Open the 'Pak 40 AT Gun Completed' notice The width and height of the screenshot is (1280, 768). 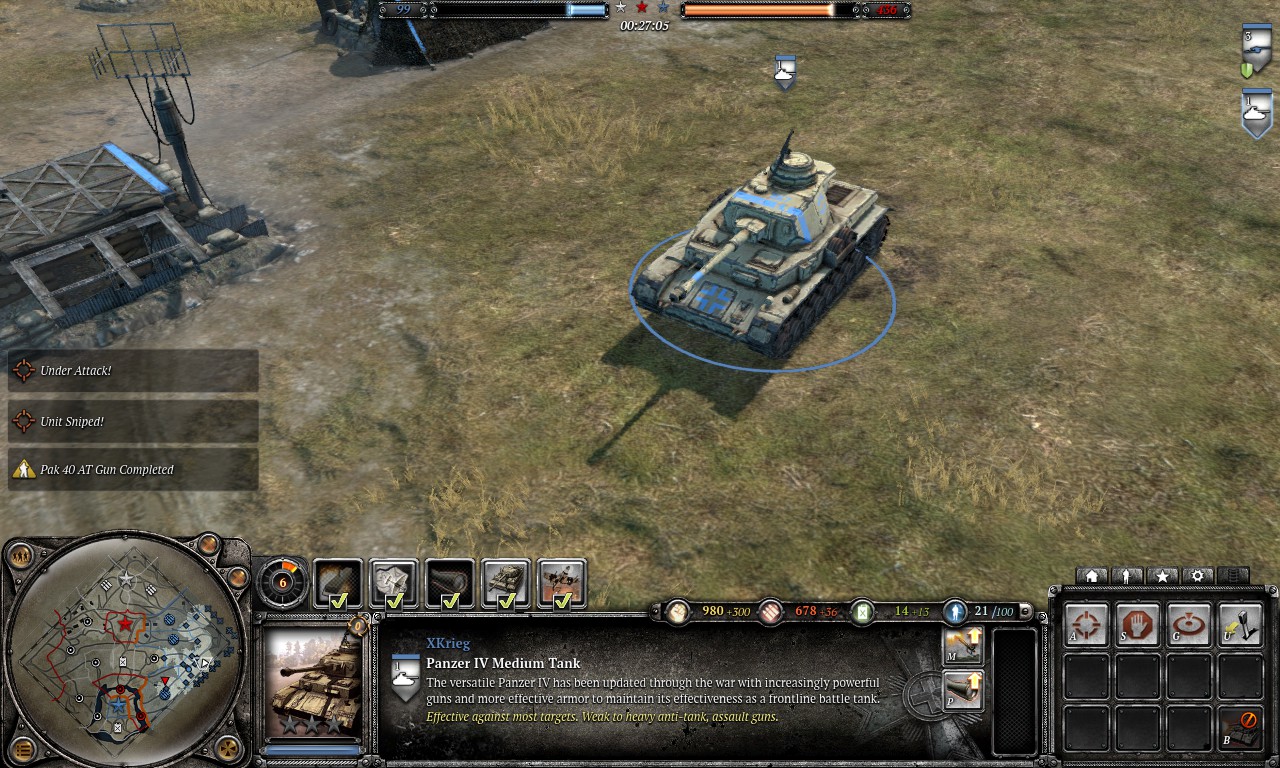(133, 470)
